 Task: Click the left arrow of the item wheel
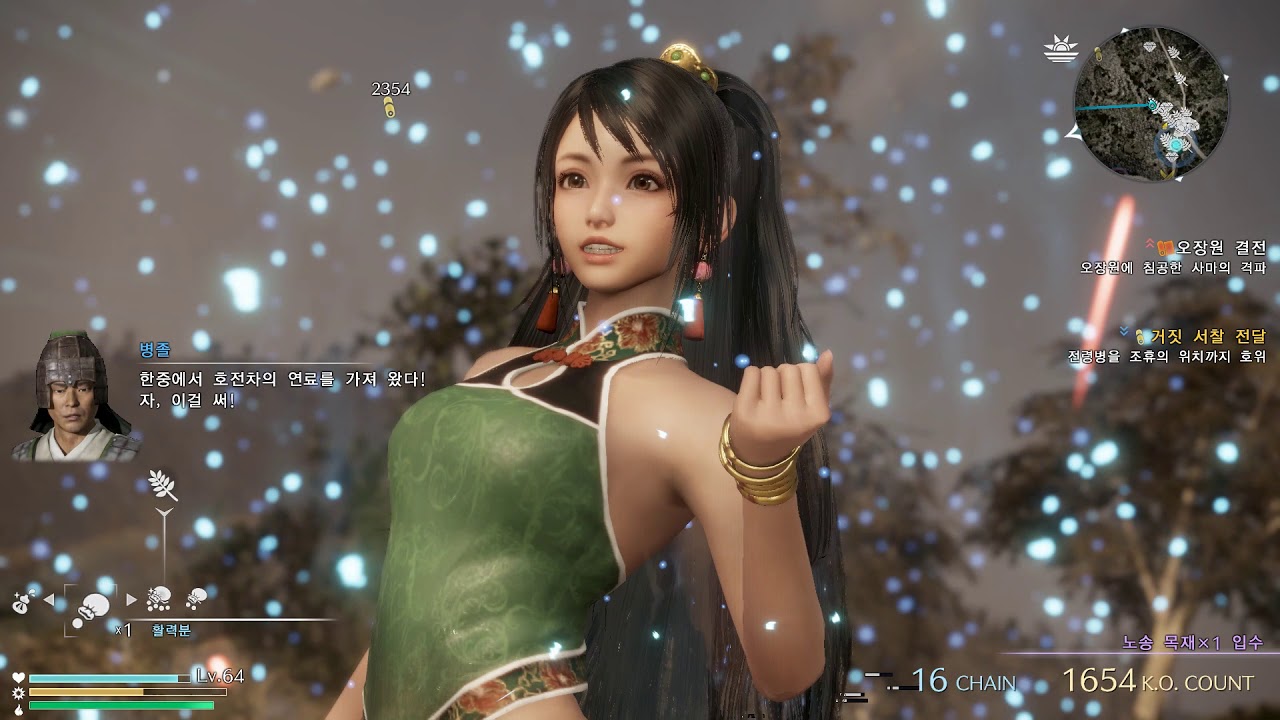(48, 598)
